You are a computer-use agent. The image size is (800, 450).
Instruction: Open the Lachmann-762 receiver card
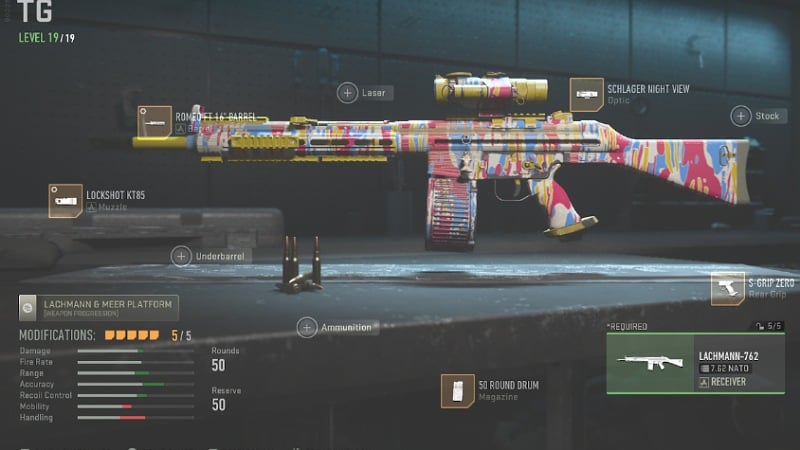click(x=695, y=363)
